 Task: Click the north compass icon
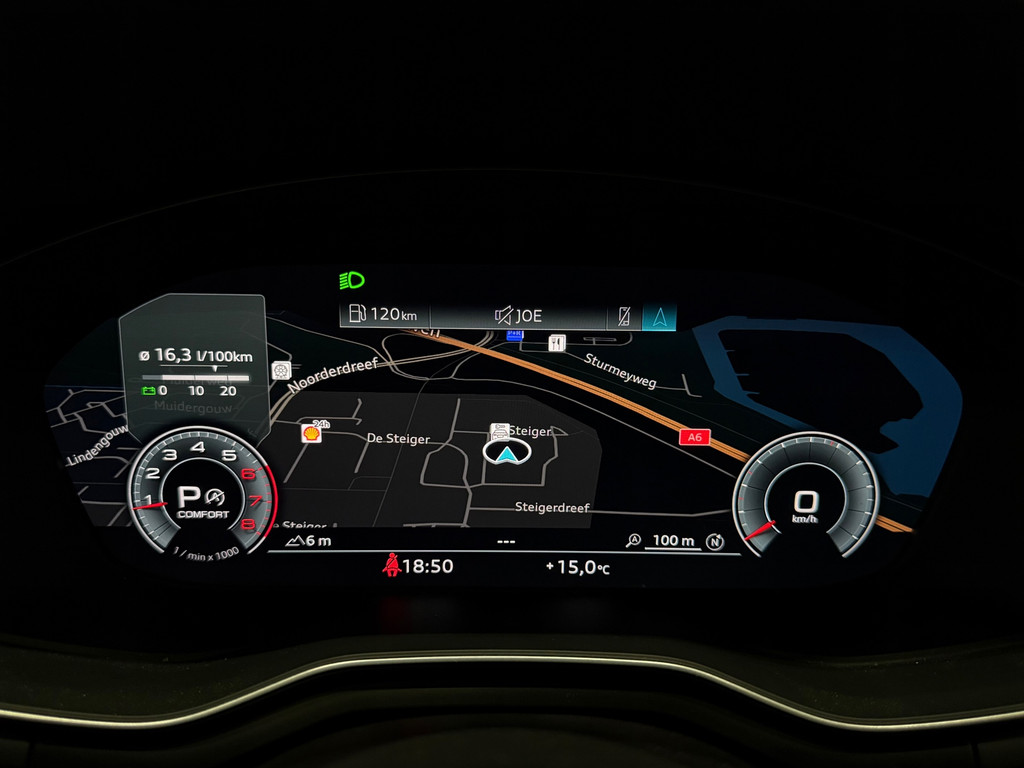click(x=715, y=541)
